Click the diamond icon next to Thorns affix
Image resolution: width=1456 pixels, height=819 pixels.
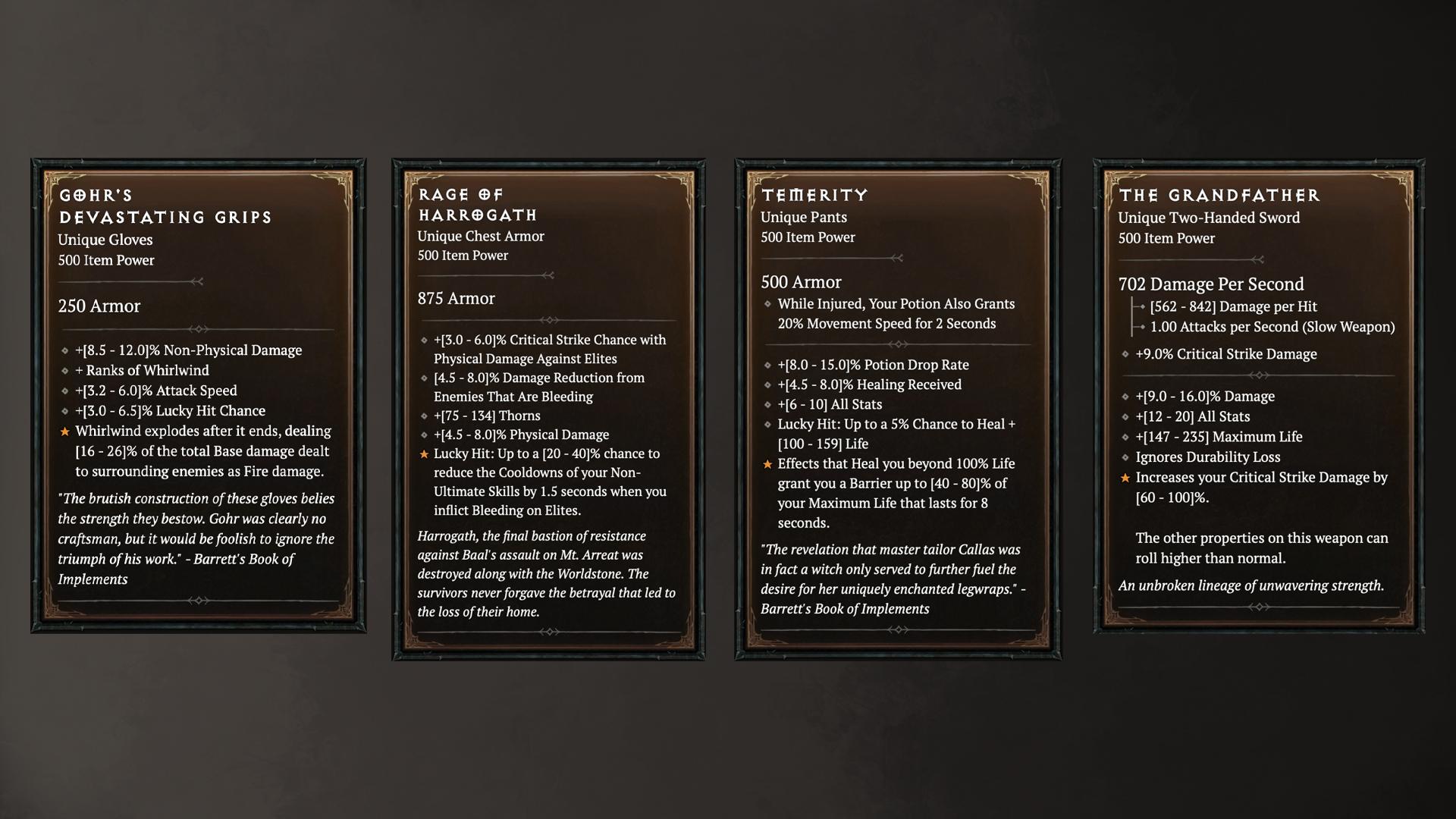(423, 416)
